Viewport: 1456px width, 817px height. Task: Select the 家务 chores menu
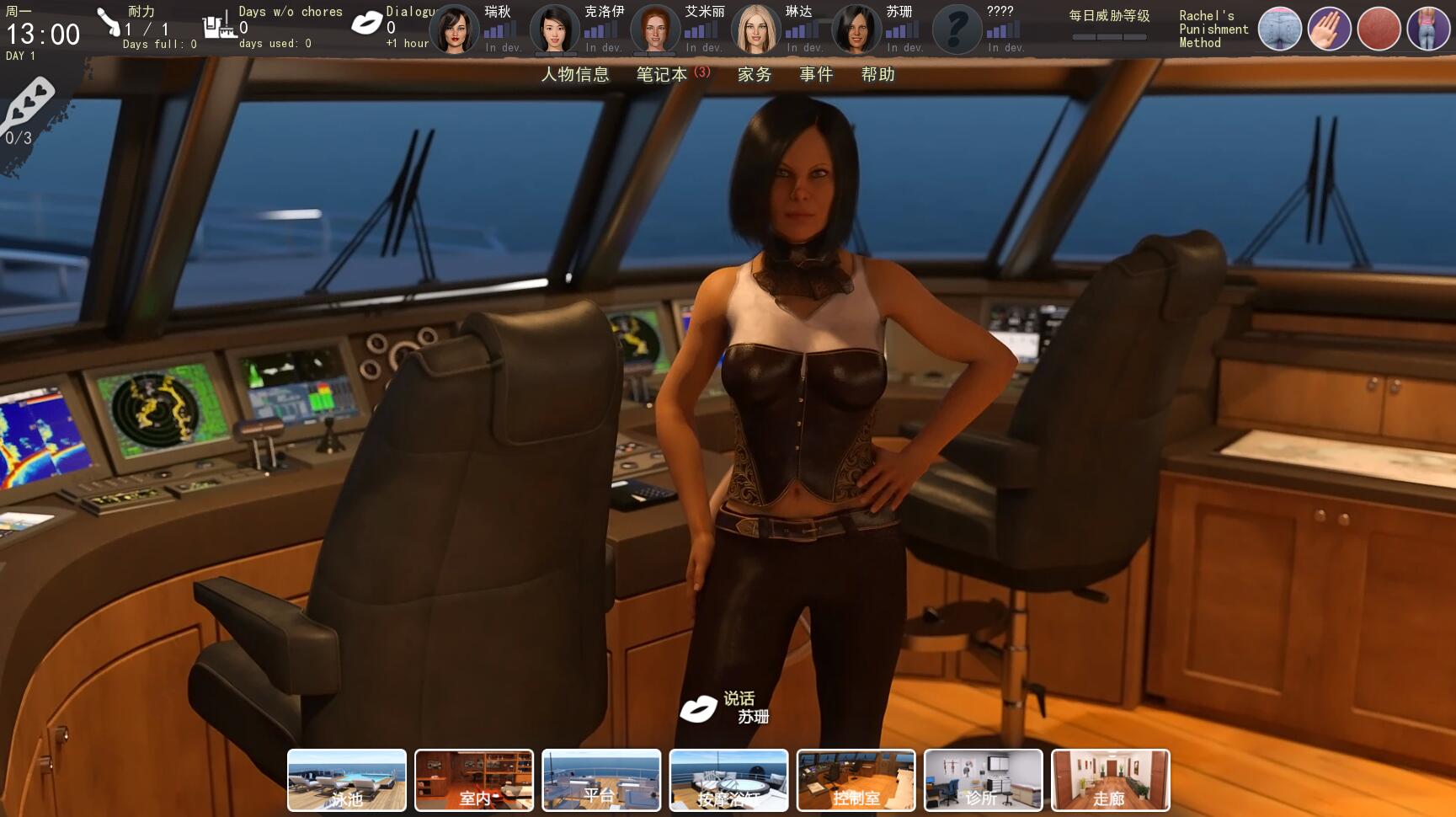754,74
